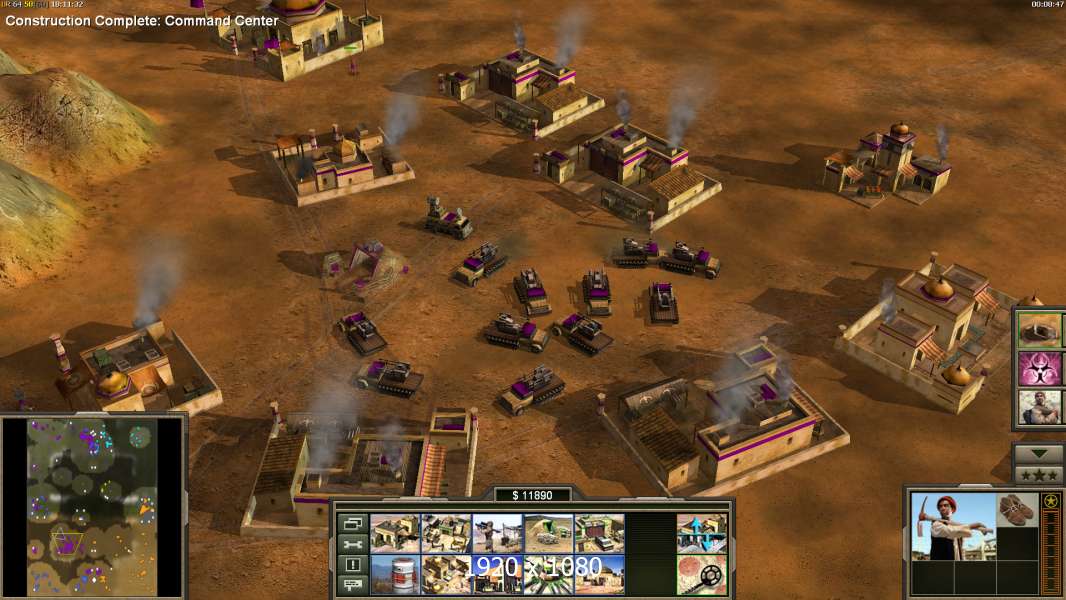This screenshot has height=600, width=1066.
Task: Choose the Stinger Site build icon
Action: 497,533
